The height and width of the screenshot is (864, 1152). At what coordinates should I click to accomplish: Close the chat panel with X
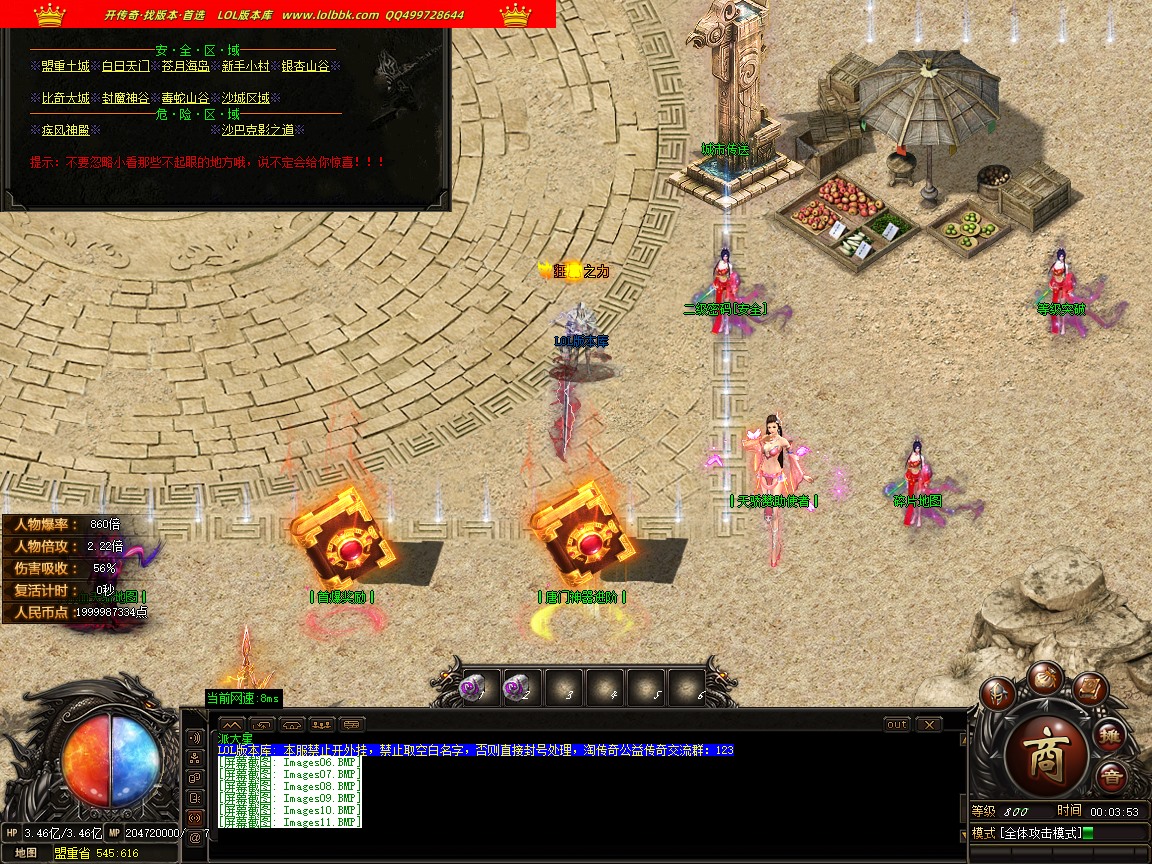click(929, 724)
